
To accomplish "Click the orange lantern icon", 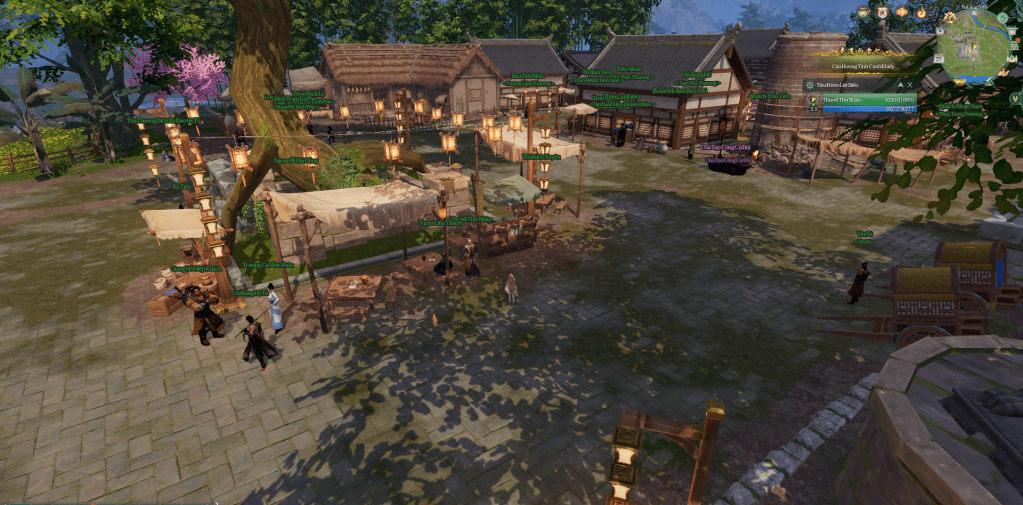I will click(x=901, y=12).
